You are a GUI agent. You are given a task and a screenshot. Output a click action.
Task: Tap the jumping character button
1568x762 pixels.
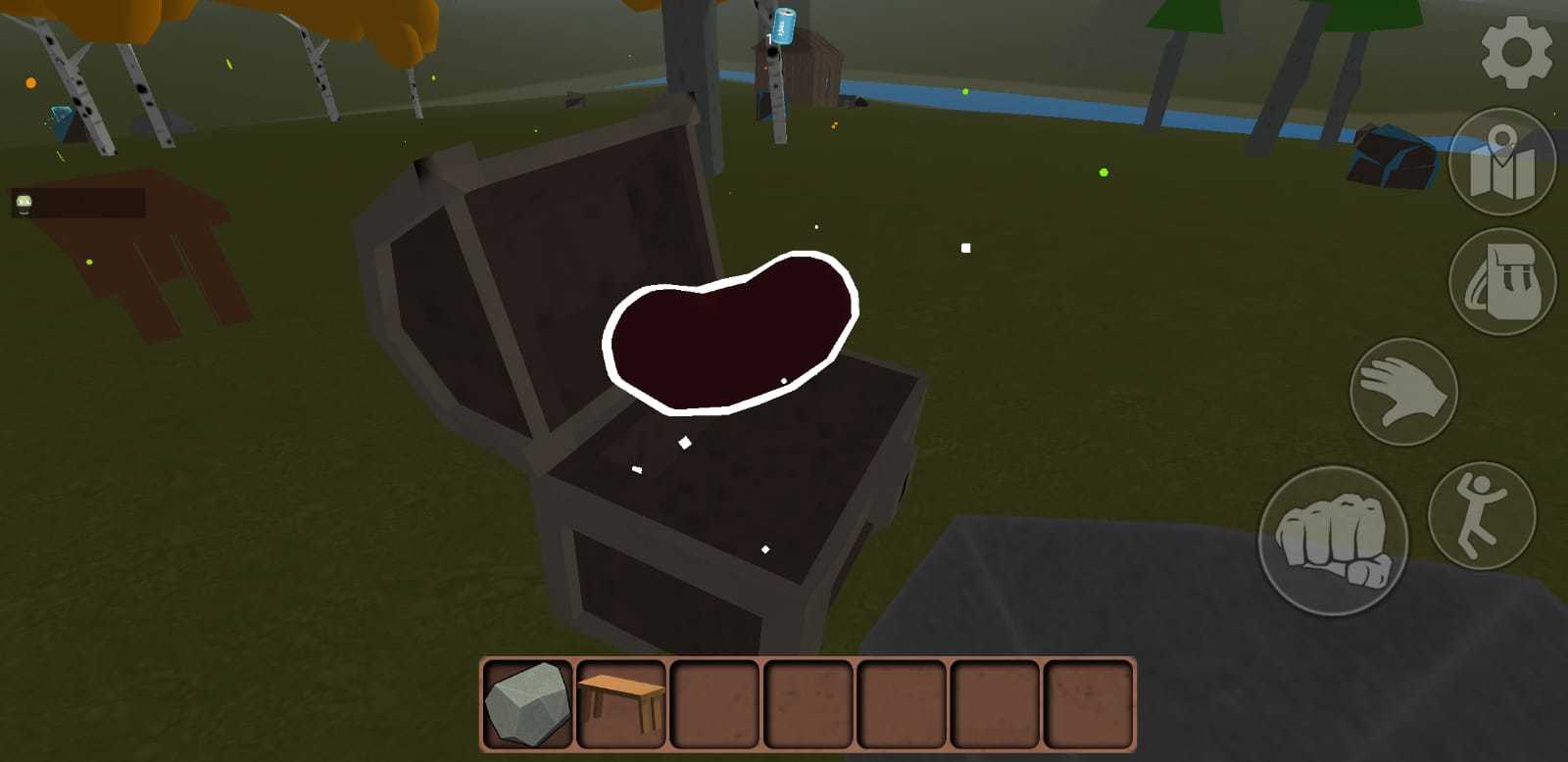pyautogui.click(x=1482, y=514)
